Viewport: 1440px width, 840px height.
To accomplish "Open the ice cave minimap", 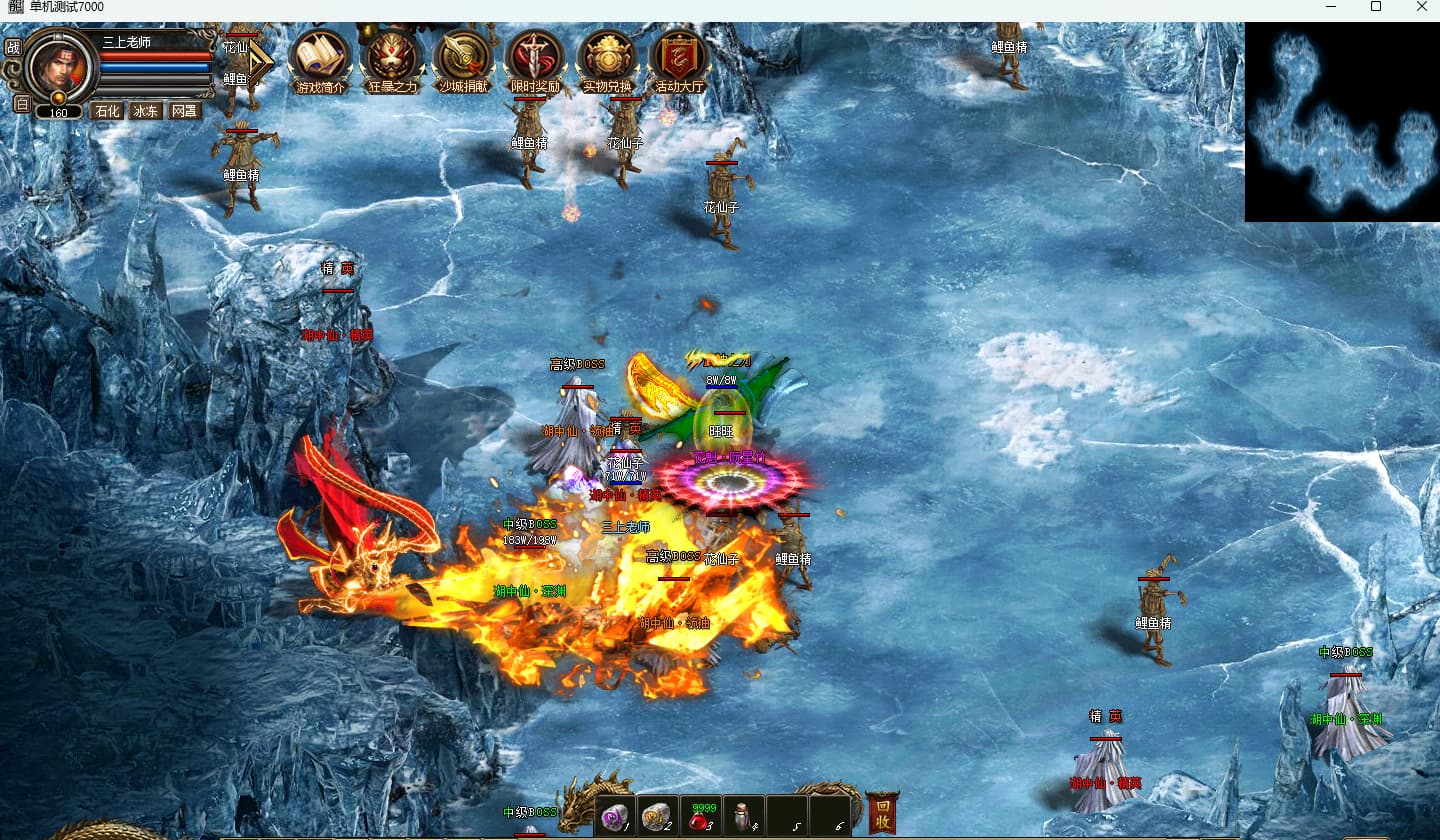I will pyautogui.click(x=1342, y=122).
